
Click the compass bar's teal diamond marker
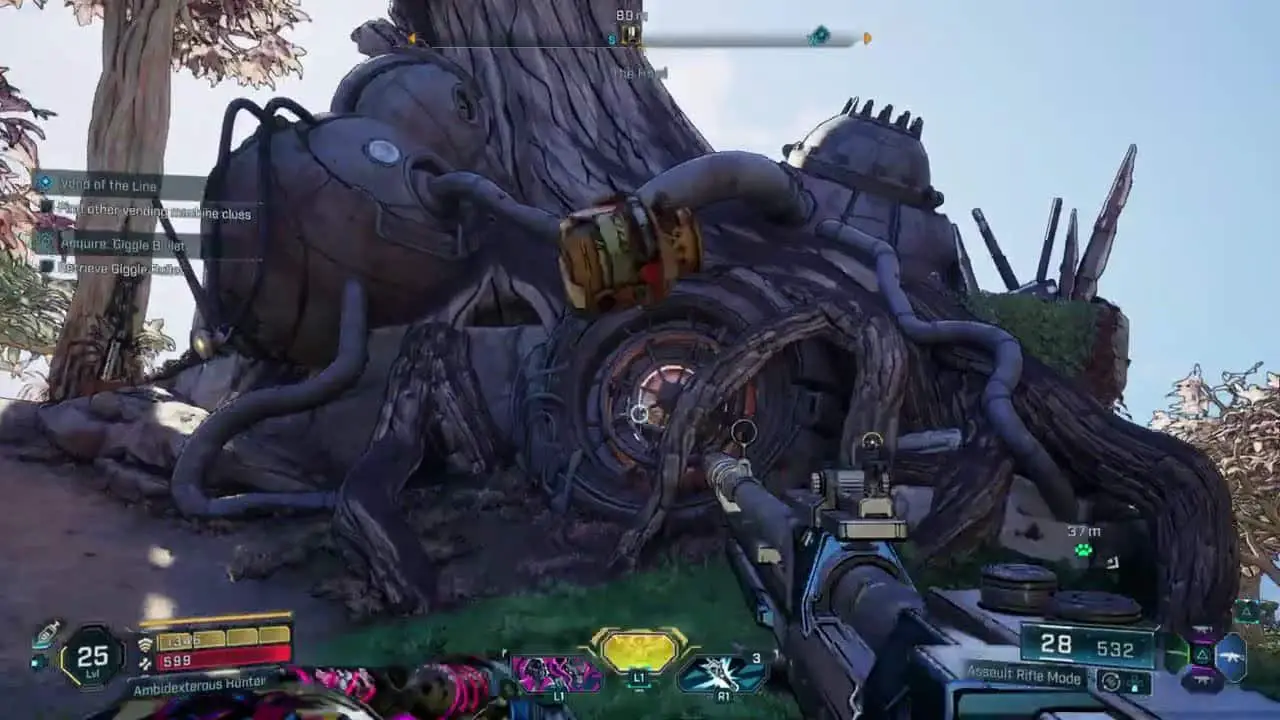[x=819, y=36]
